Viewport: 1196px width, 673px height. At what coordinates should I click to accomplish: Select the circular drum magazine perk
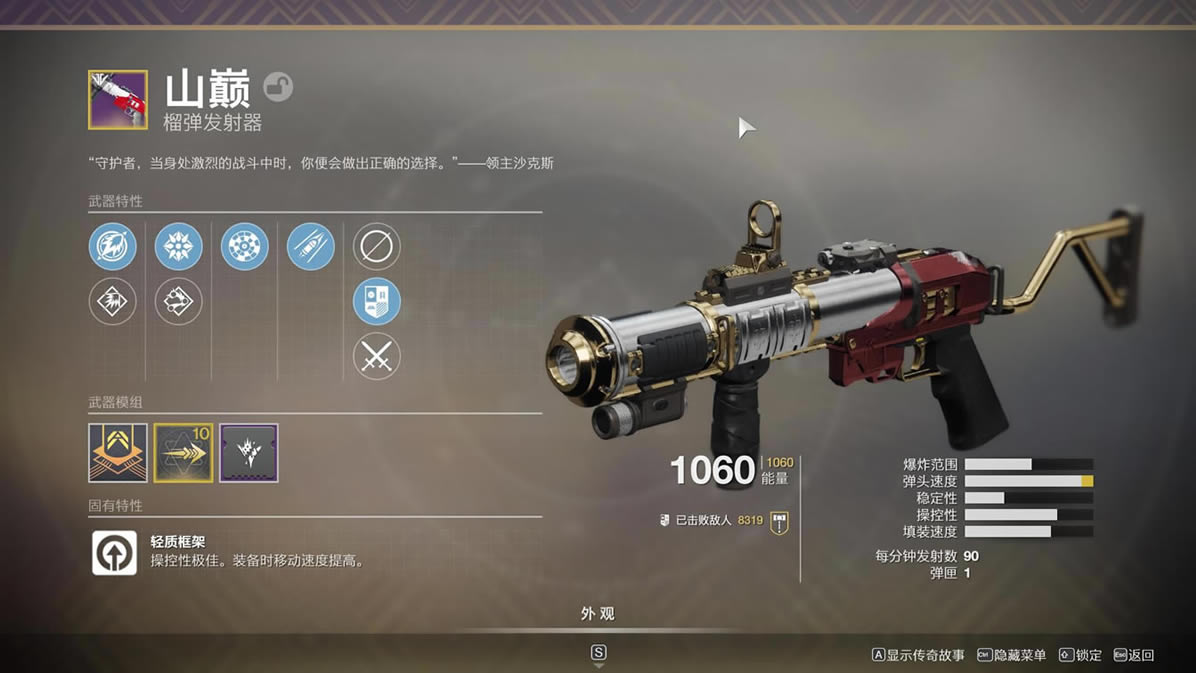[245, 246]
